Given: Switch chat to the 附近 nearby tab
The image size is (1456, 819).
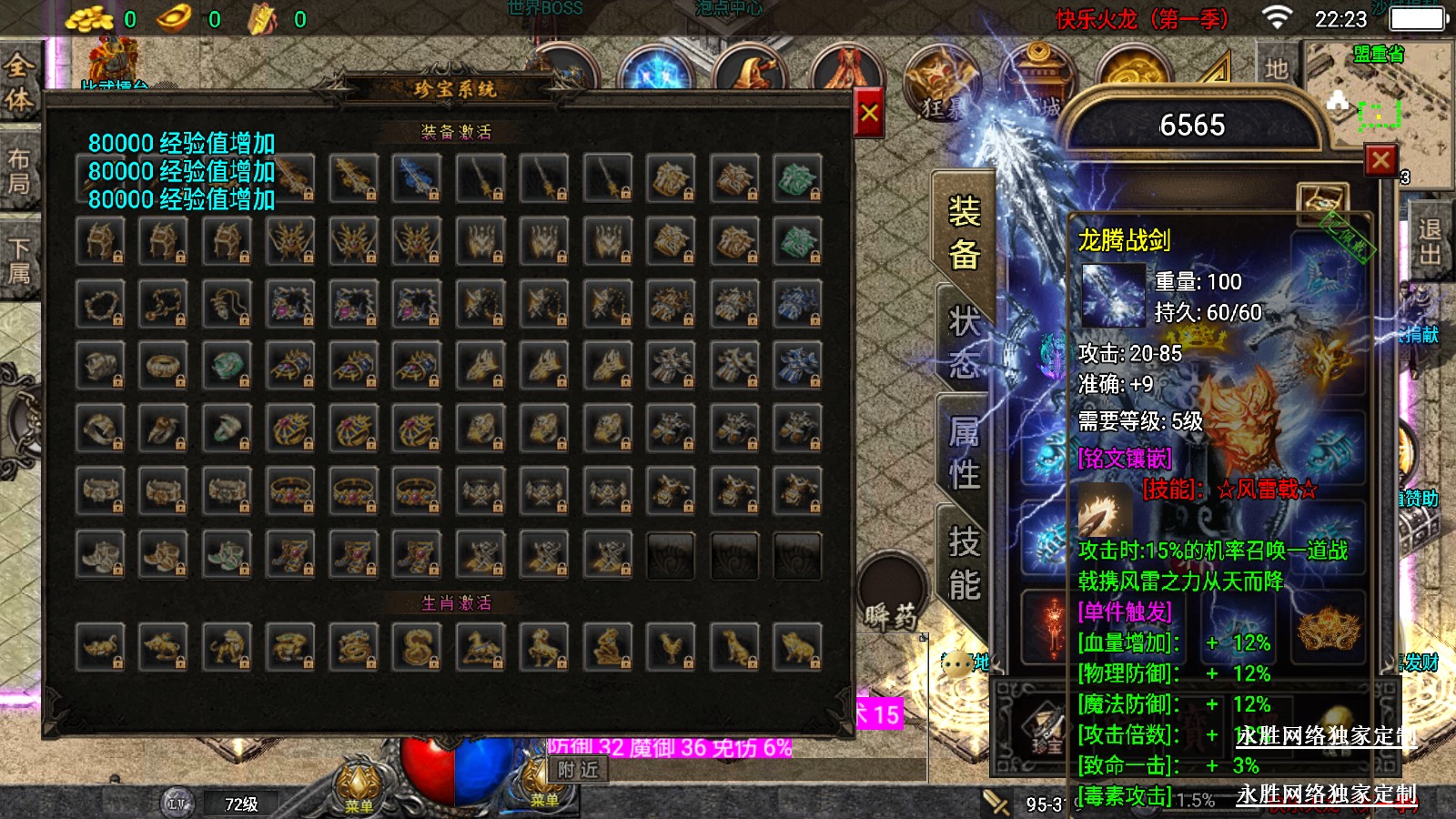Looking at the screenshot, I should pyautogui.click(x=578, y=770).
